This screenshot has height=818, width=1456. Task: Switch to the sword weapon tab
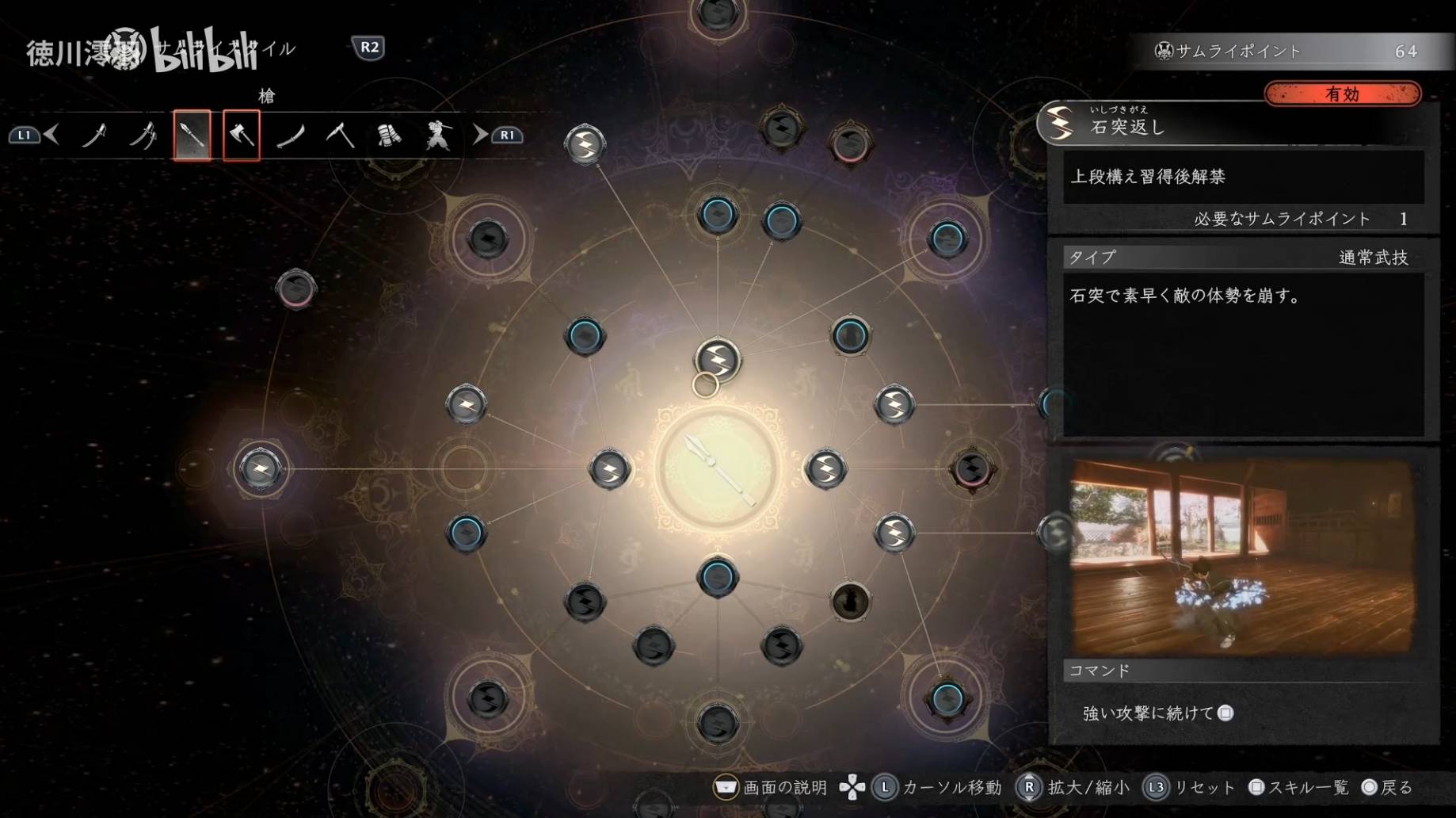(x=95, y=136)
